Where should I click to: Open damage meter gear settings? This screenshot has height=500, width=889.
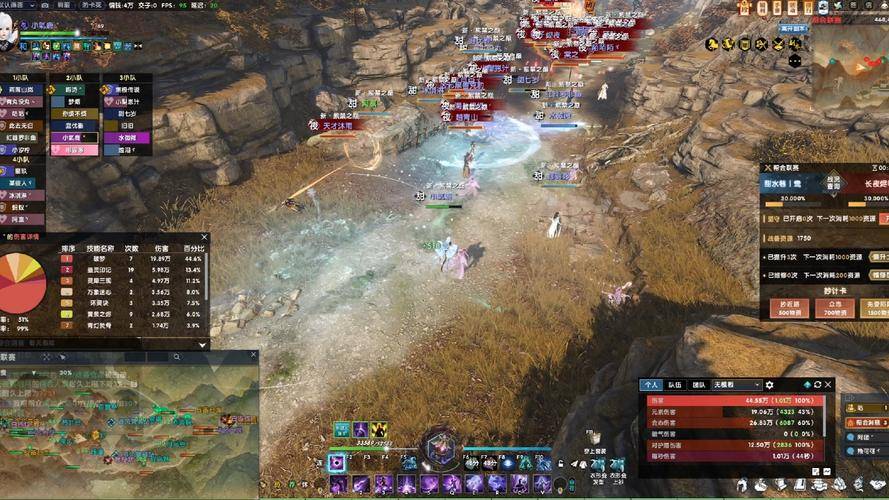click(x=769, y=384)
